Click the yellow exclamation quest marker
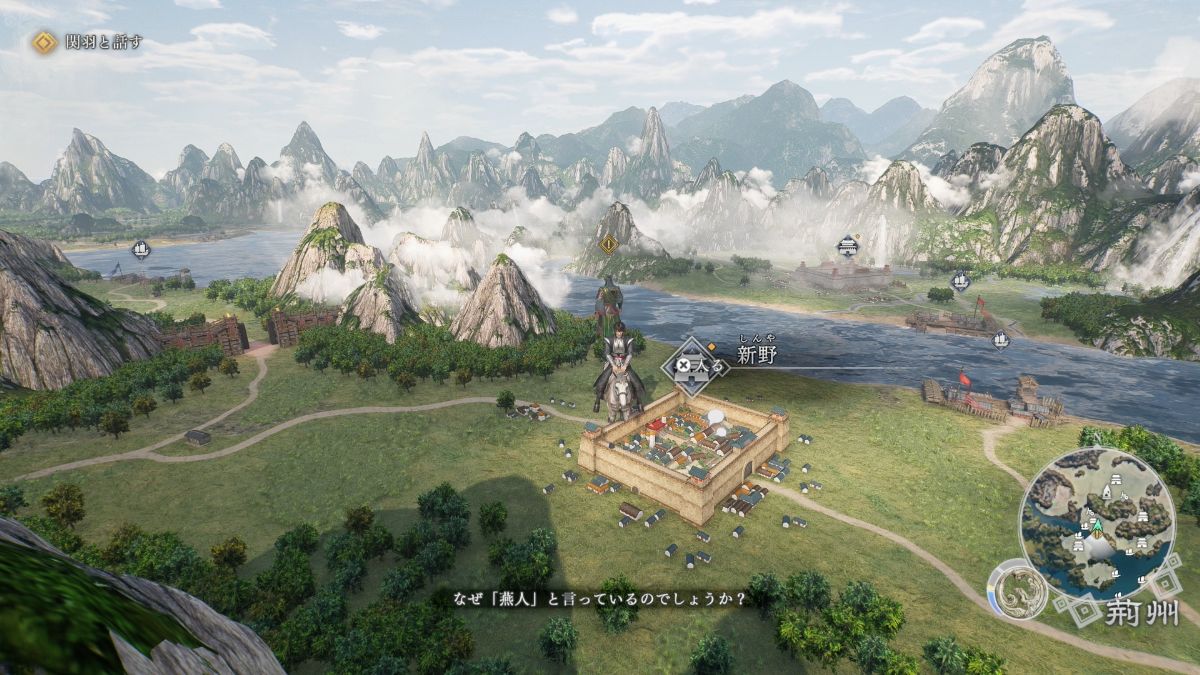 pyautogui.click(x=607, y=243)
